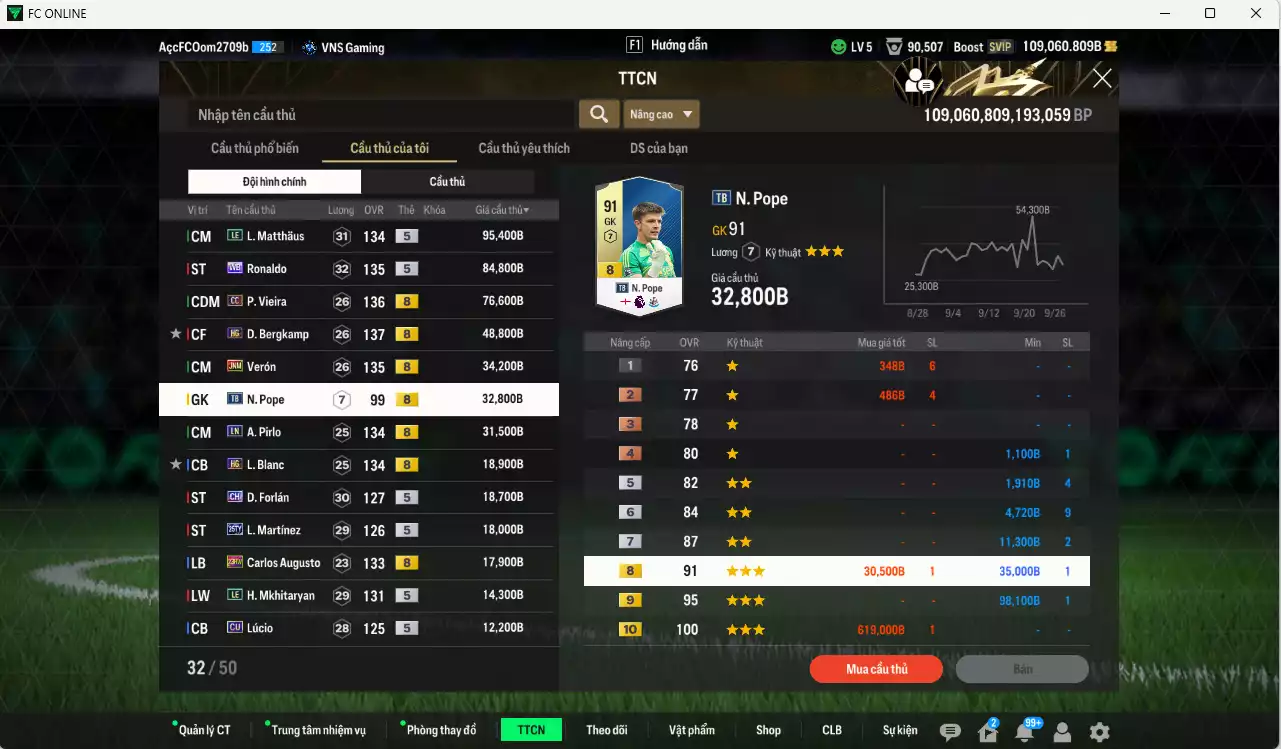Viewport: 1281px width, 749px height.
Task: Open the chat message bubble icon
Action: click(948, 731)
